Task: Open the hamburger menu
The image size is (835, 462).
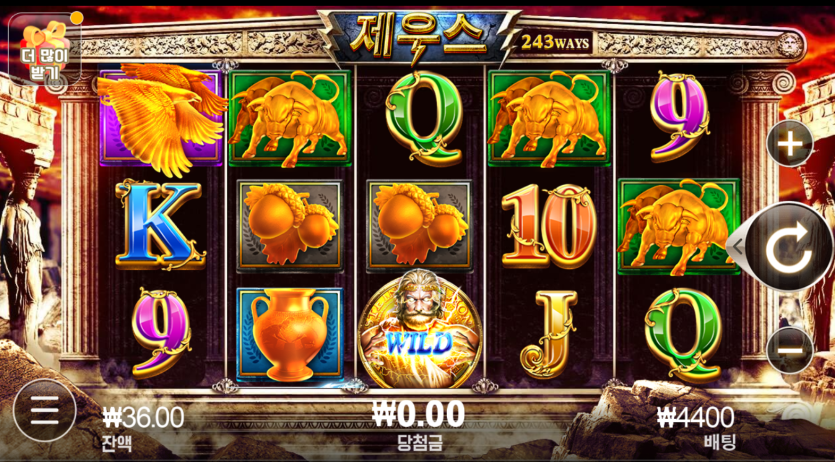Action: 42,411
